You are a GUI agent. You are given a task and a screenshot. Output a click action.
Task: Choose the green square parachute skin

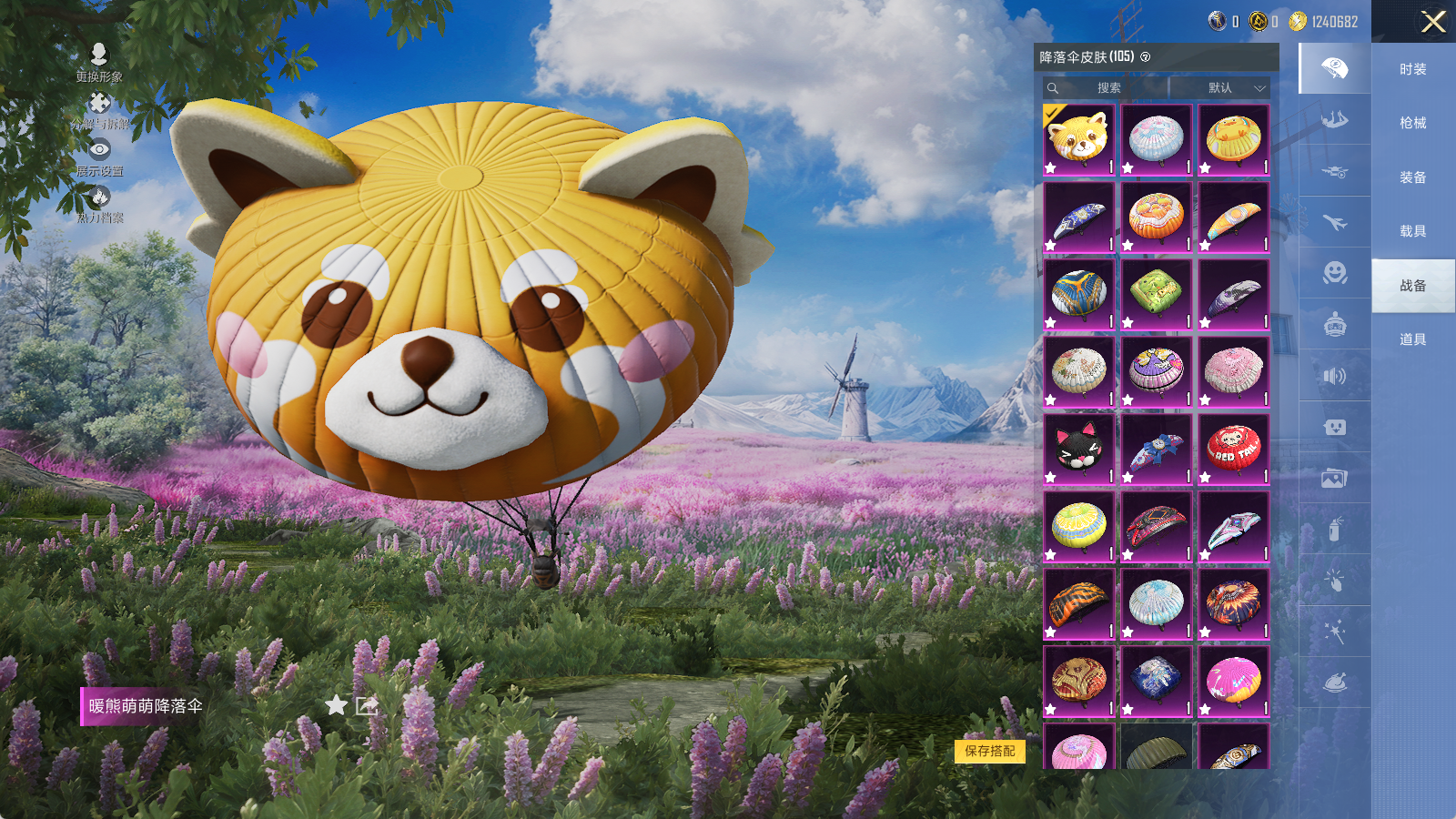click(x=1156, y=294)
